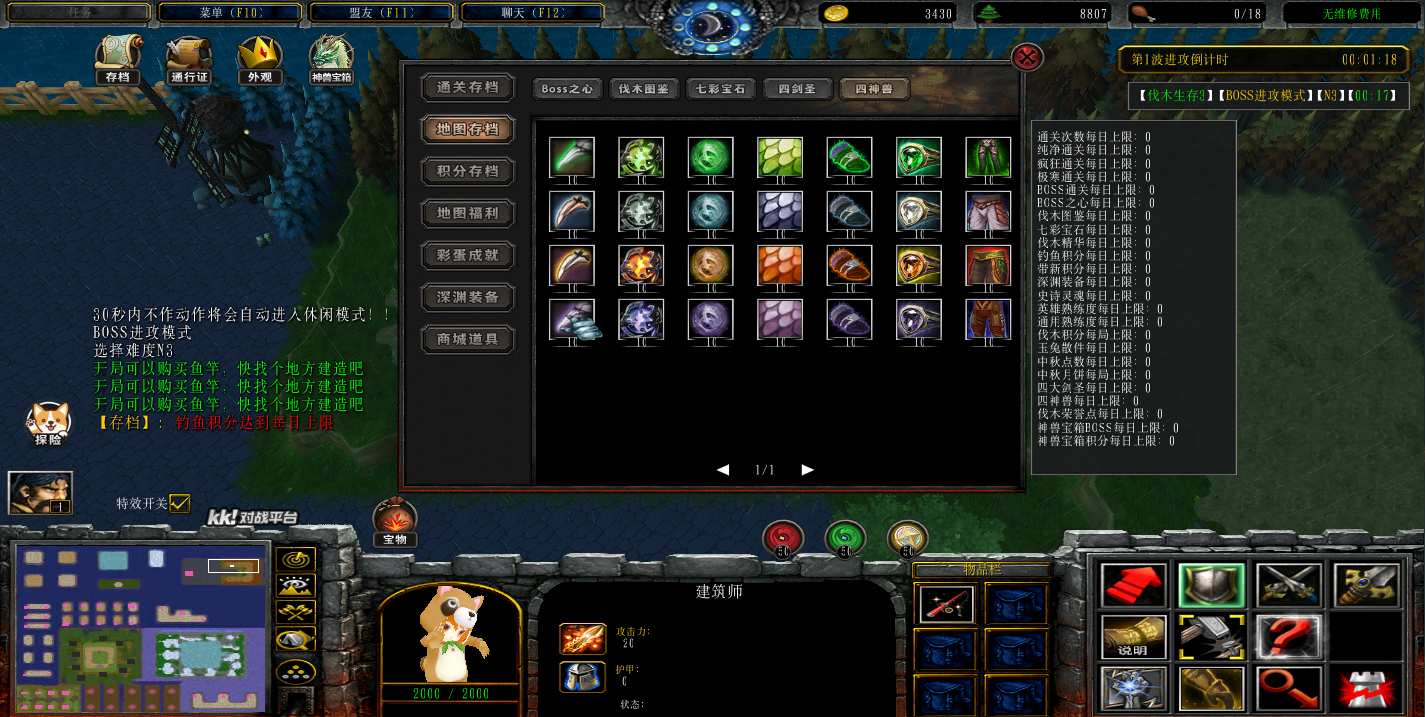
Task: Switch to the Boss之心 tab
Action: tap(567, 89)
